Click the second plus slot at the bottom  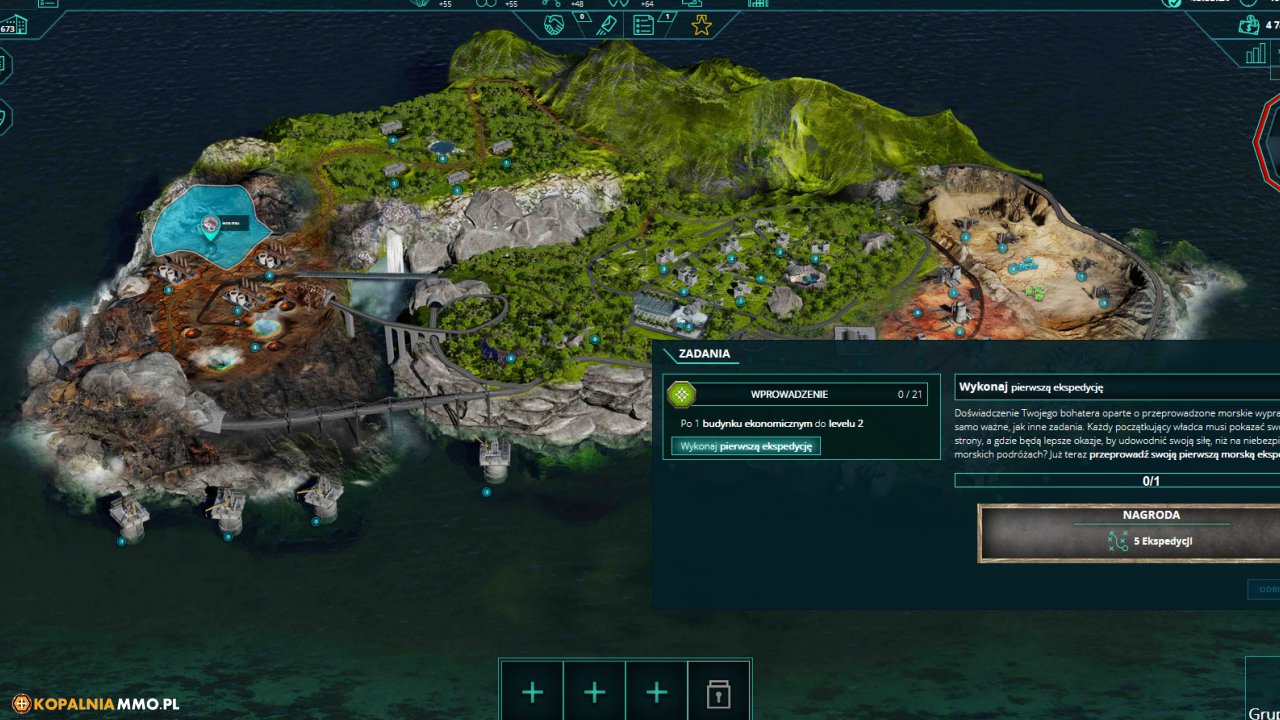(x=594, y=691)
